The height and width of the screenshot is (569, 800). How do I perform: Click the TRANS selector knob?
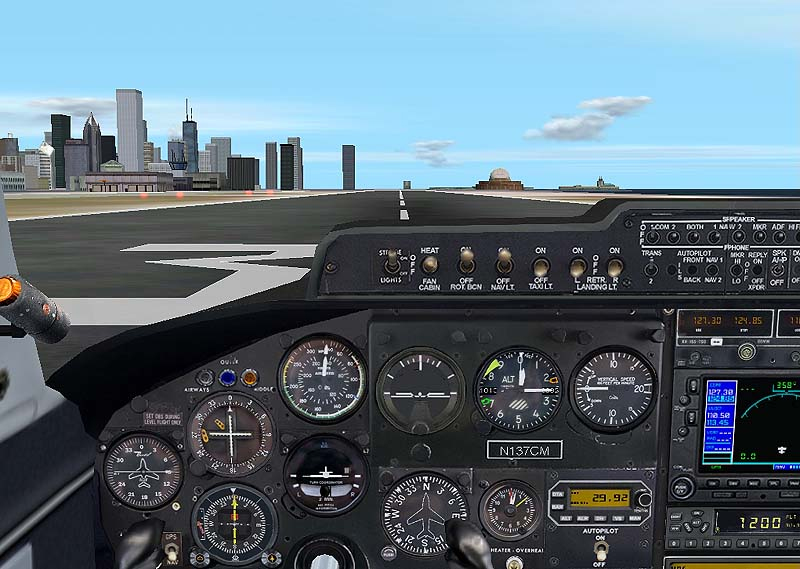(x=651, y=269)
